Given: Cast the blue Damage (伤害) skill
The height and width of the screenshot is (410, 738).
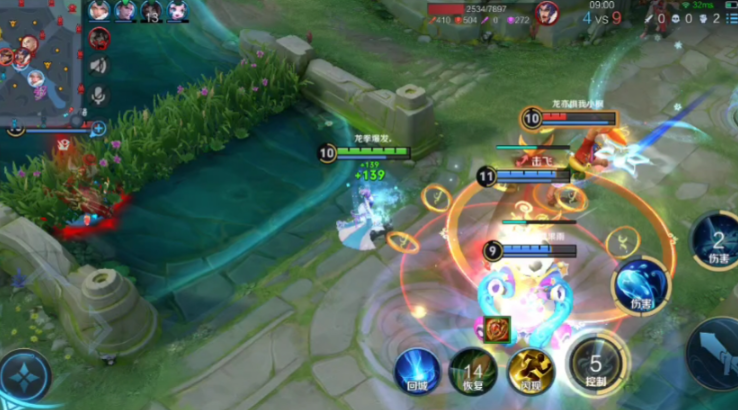Looking at the screenshot, I should click(637, 282).
